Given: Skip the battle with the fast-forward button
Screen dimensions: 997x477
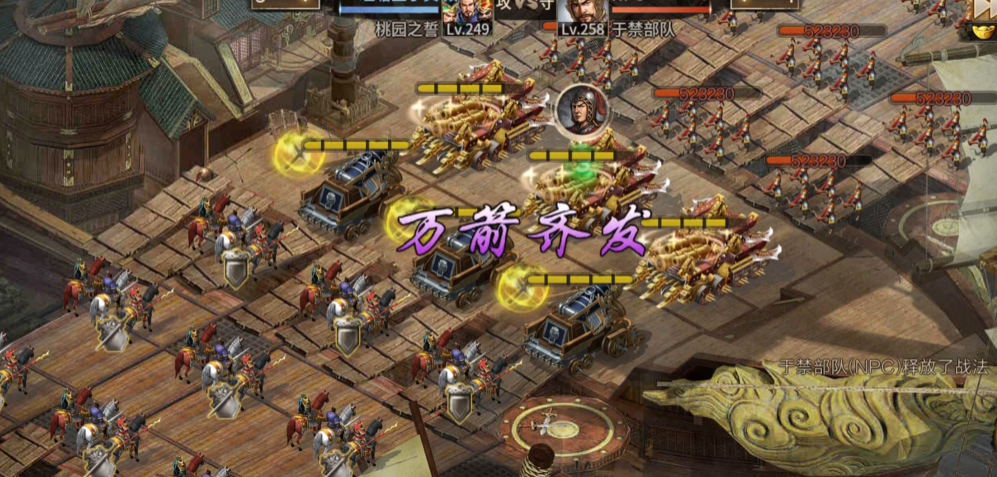Looking at the screenshot, I should point(982,10).
